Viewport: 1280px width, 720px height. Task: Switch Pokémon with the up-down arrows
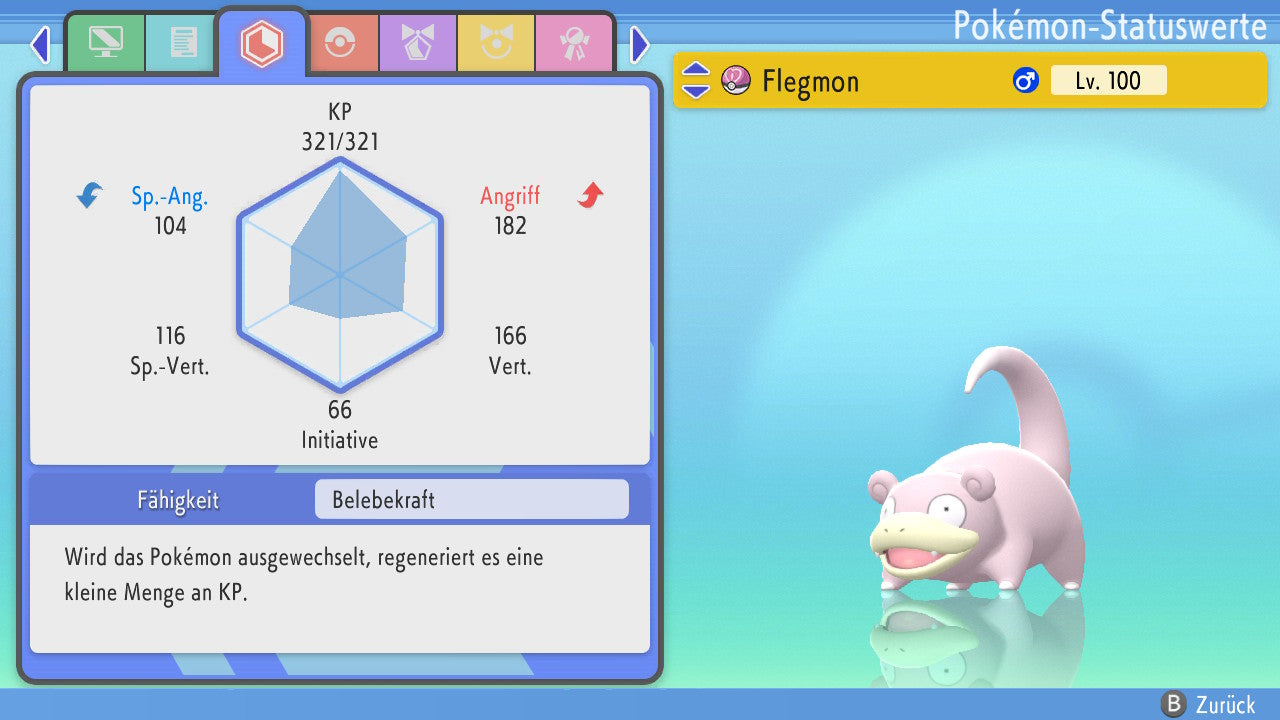click(x=696, y=80)
